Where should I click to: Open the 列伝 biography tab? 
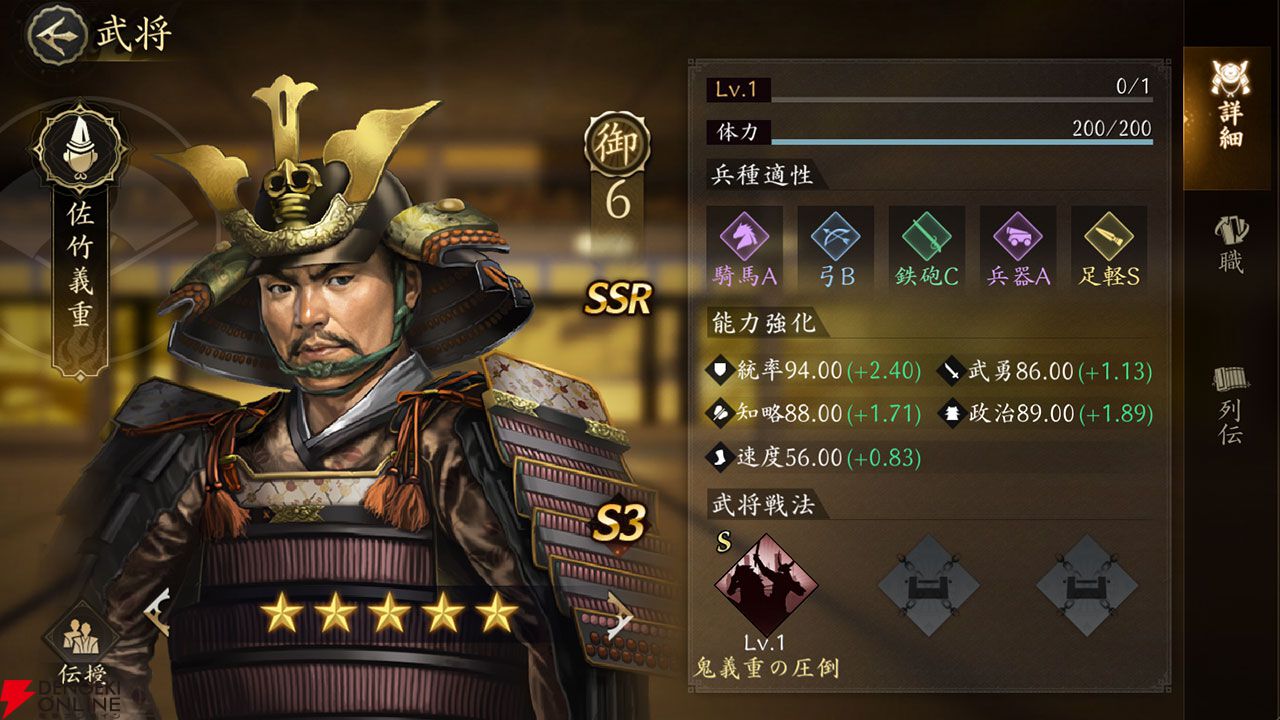click(1230, 404)
